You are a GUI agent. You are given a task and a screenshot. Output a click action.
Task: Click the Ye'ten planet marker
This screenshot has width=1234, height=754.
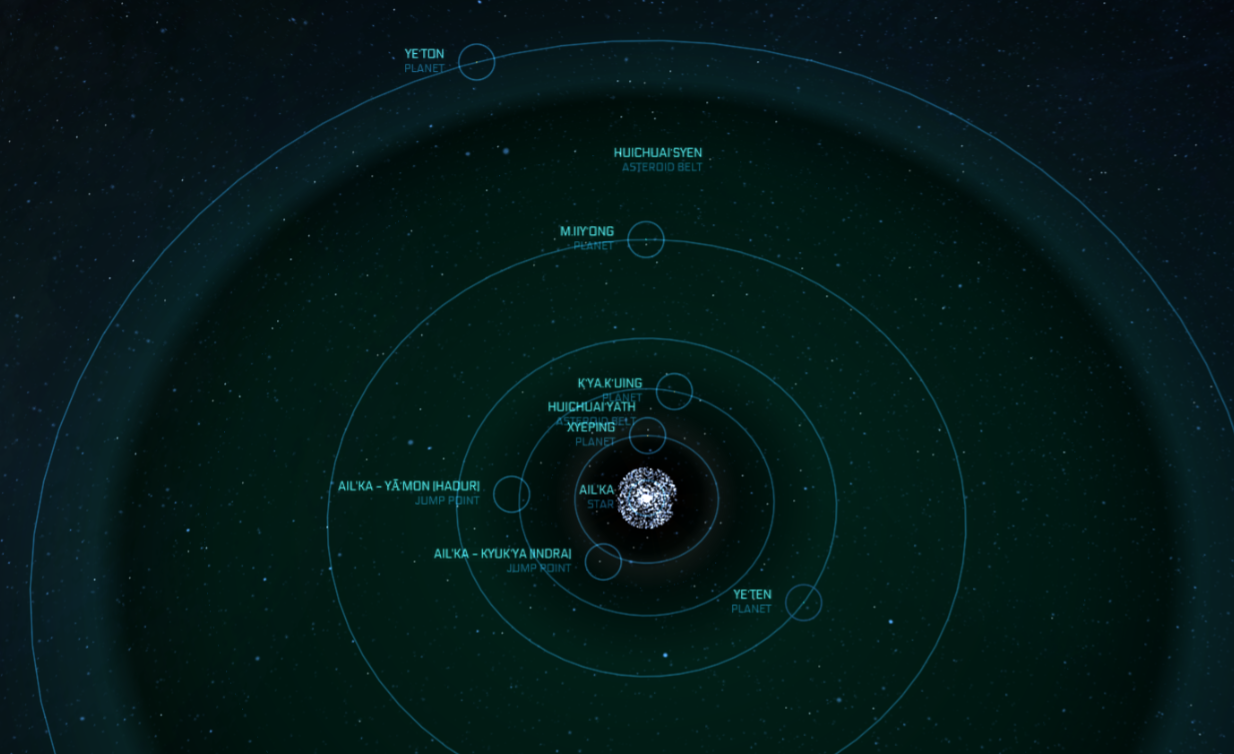point(803,602)
